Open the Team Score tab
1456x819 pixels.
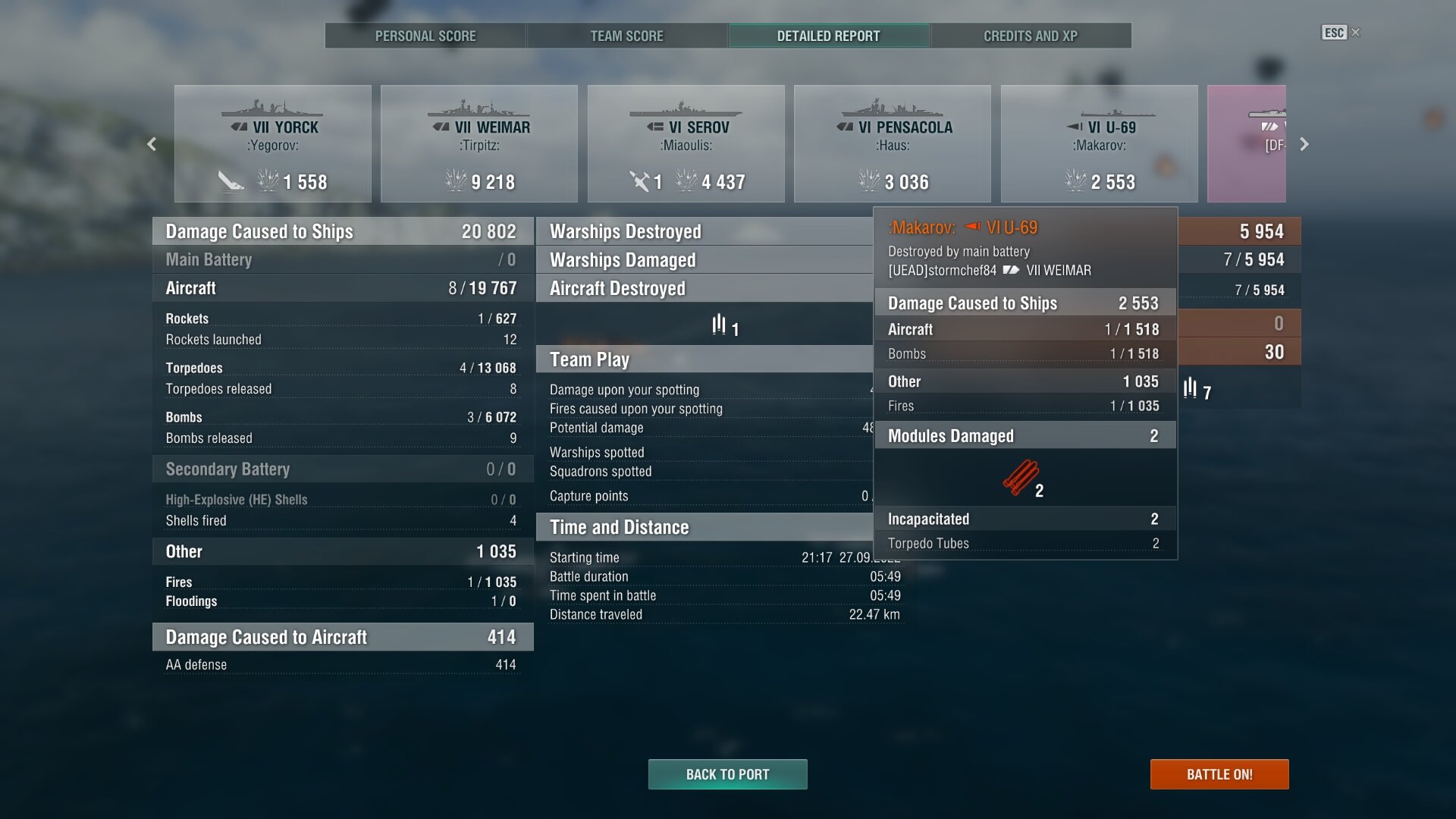627,36
